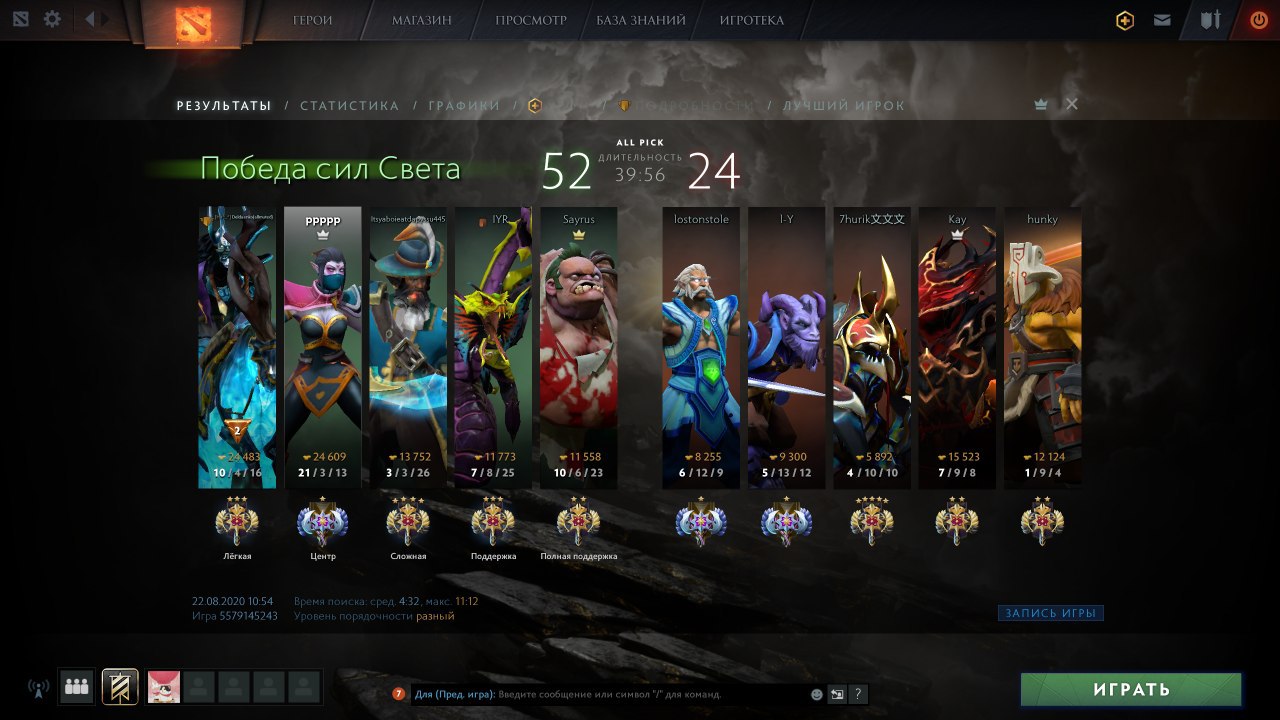Open the МАГАЗИН store menu

[421, 20]
